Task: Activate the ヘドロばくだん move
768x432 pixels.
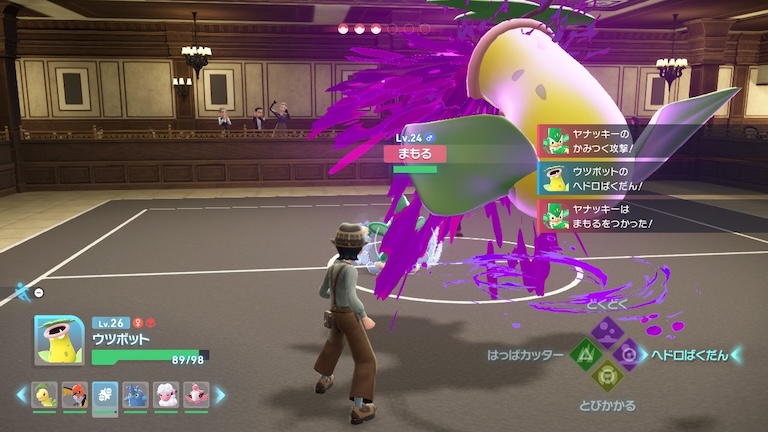Action: pyautogui.click(x=628, y=354)
